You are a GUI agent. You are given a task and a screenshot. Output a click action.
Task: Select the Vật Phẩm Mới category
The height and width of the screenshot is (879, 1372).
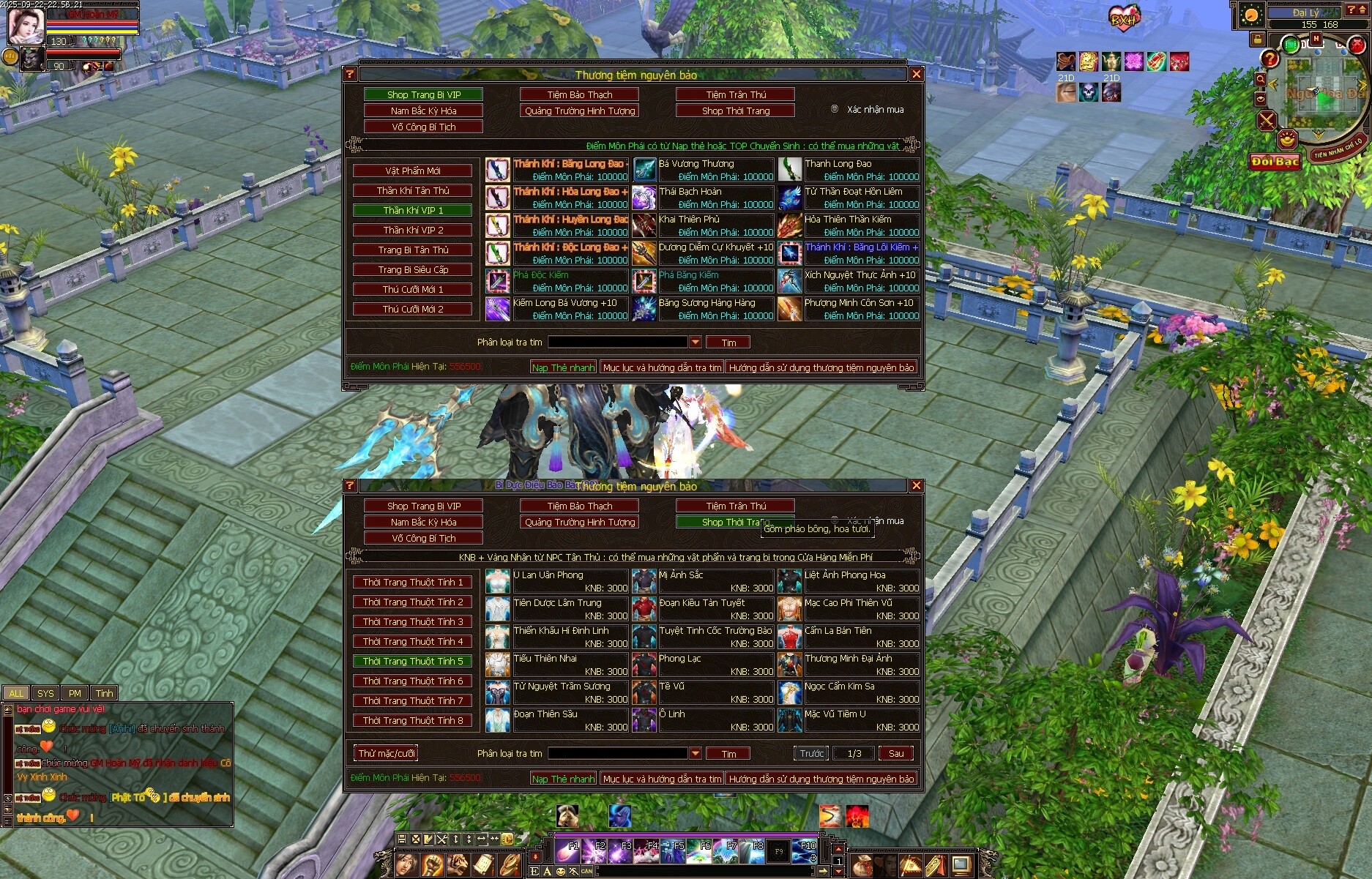click(413, 171)
